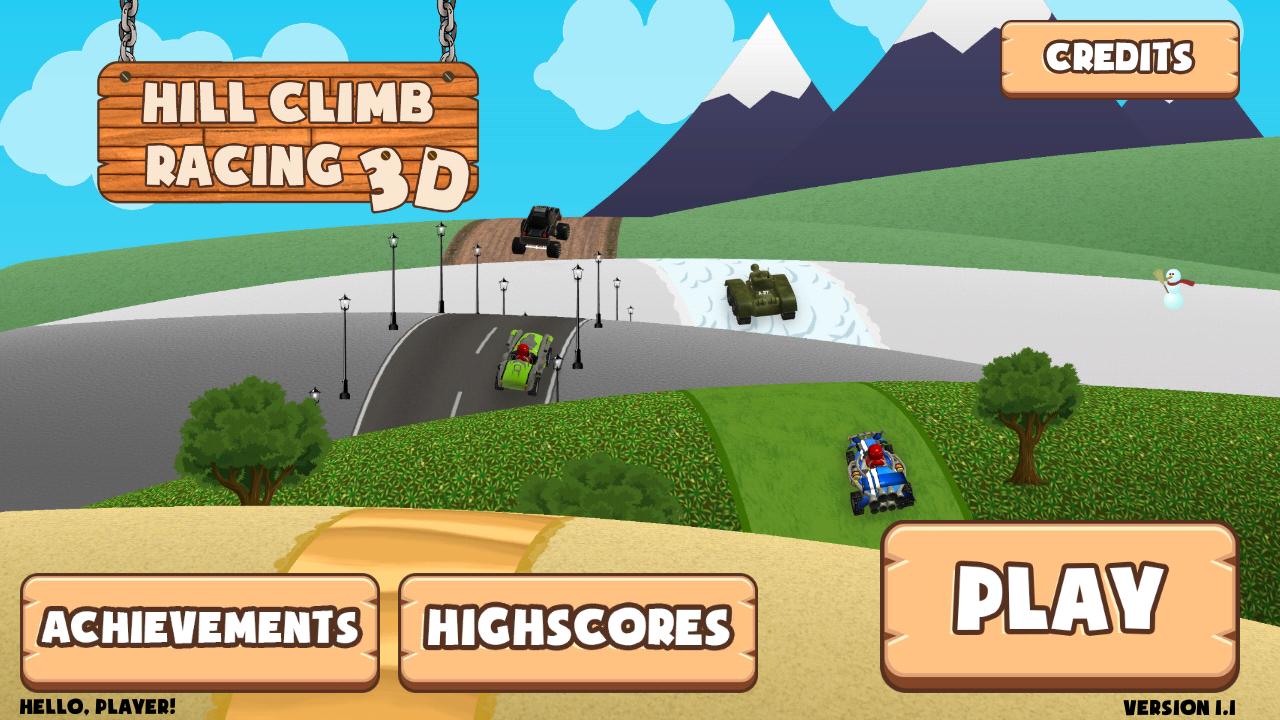Select the blue race car on the grass
The height and width of the screenshot is (720, 1280).
click(x=877, y=470)
